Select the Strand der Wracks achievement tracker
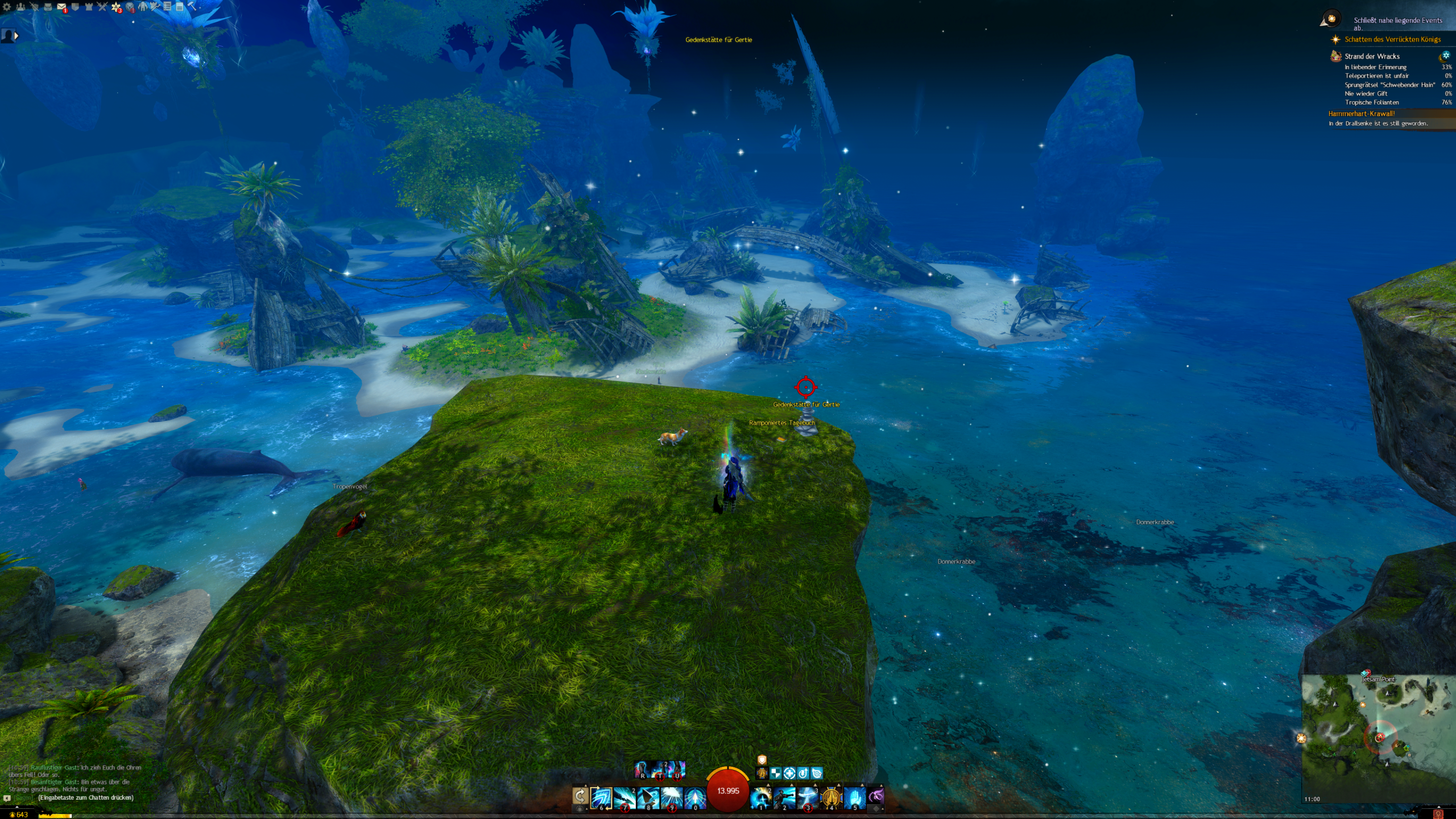Image resolution: width=1456 pixels, height=819 pixels. click(1372, 56)
